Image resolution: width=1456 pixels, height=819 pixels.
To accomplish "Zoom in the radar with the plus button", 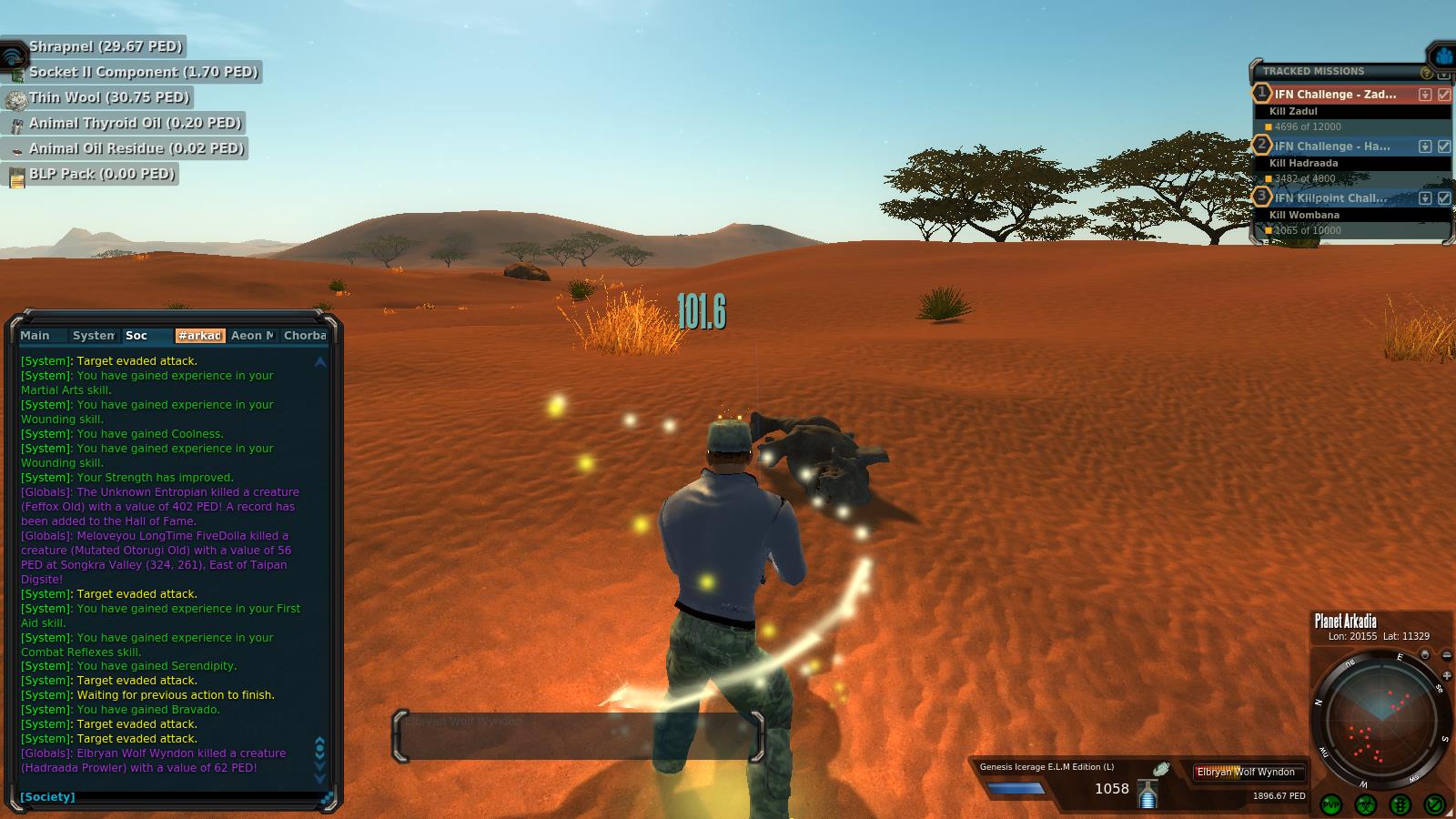I will tap(1447, 676).
